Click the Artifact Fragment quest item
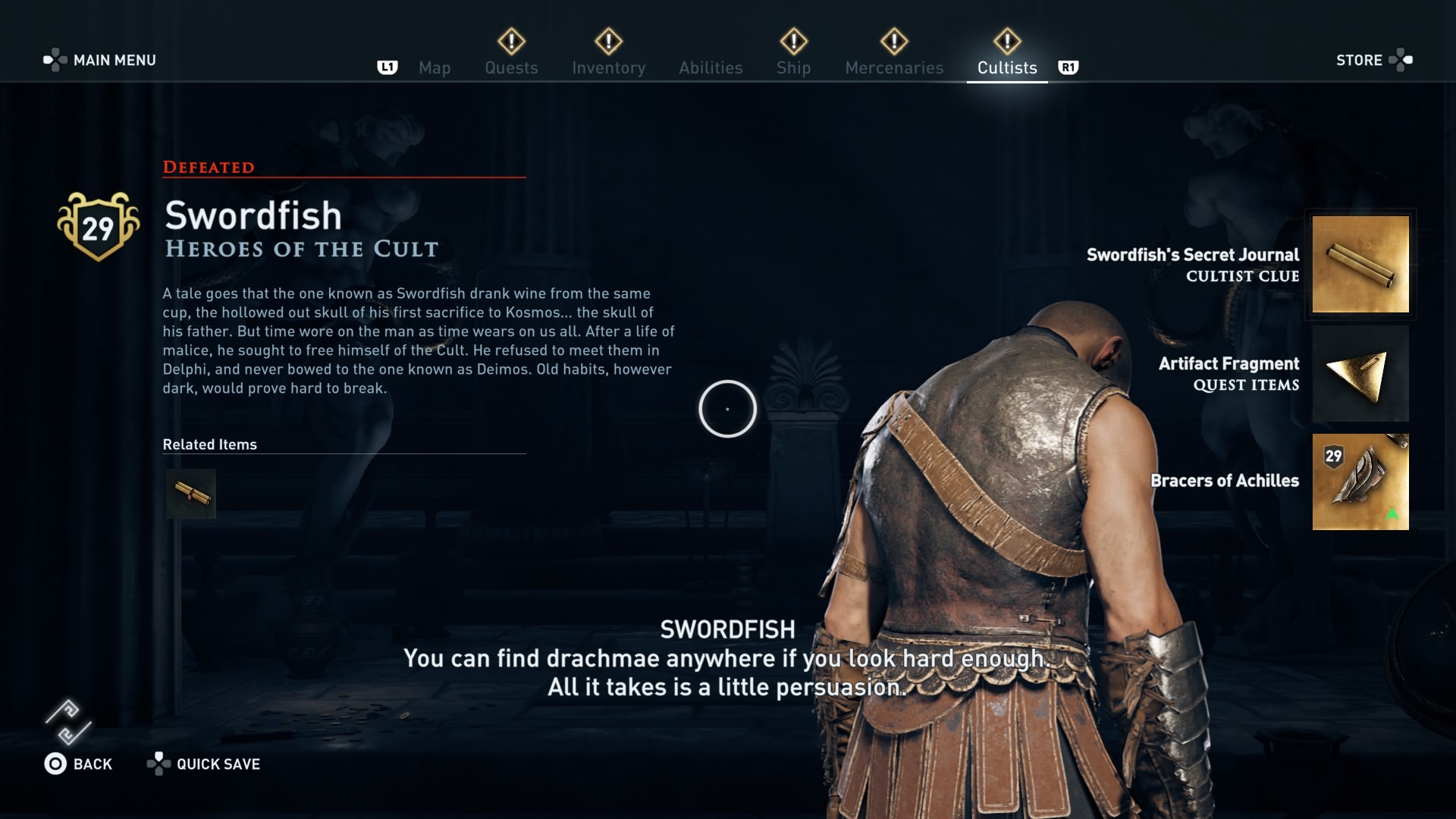1456x819 pixels. pos(1360,374)
